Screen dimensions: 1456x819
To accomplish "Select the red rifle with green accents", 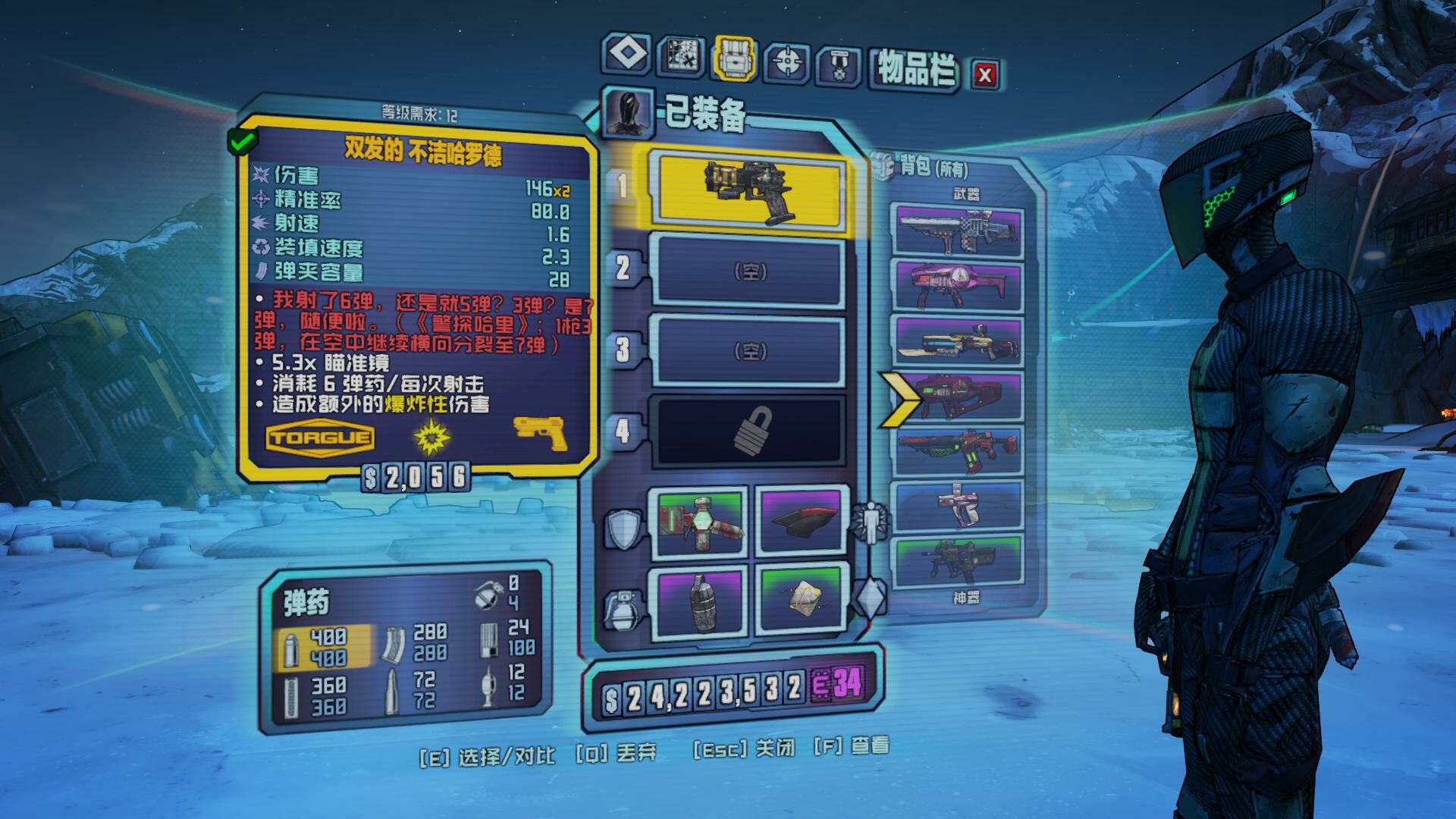I will (x=959, y=450).
